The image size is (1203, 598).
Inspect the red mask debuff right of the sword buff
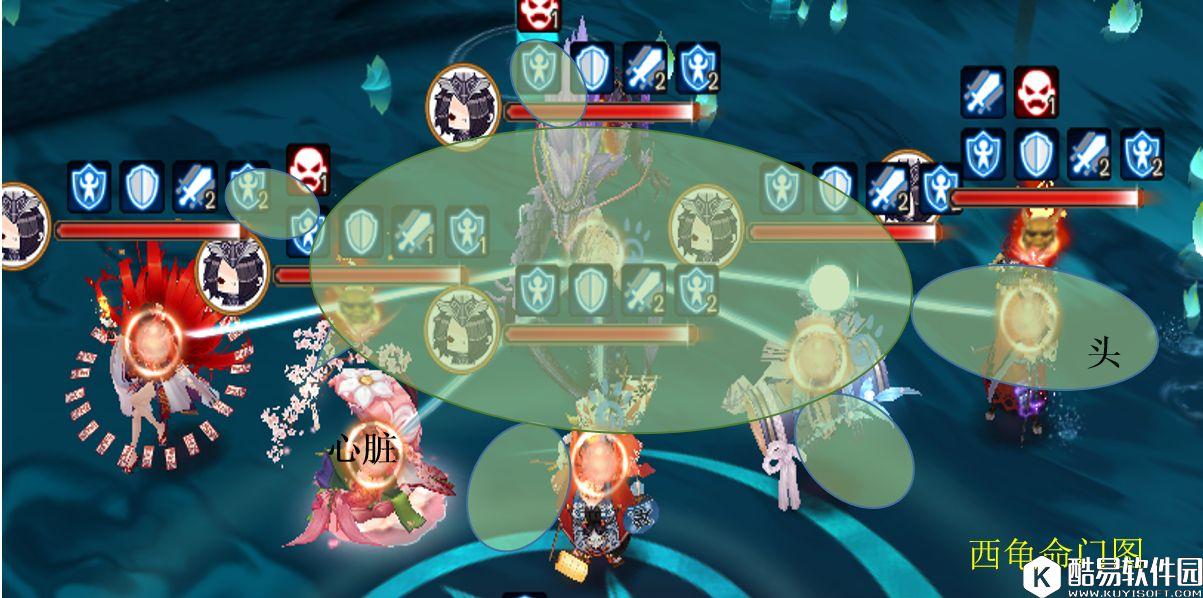[x=1036, y=92]
